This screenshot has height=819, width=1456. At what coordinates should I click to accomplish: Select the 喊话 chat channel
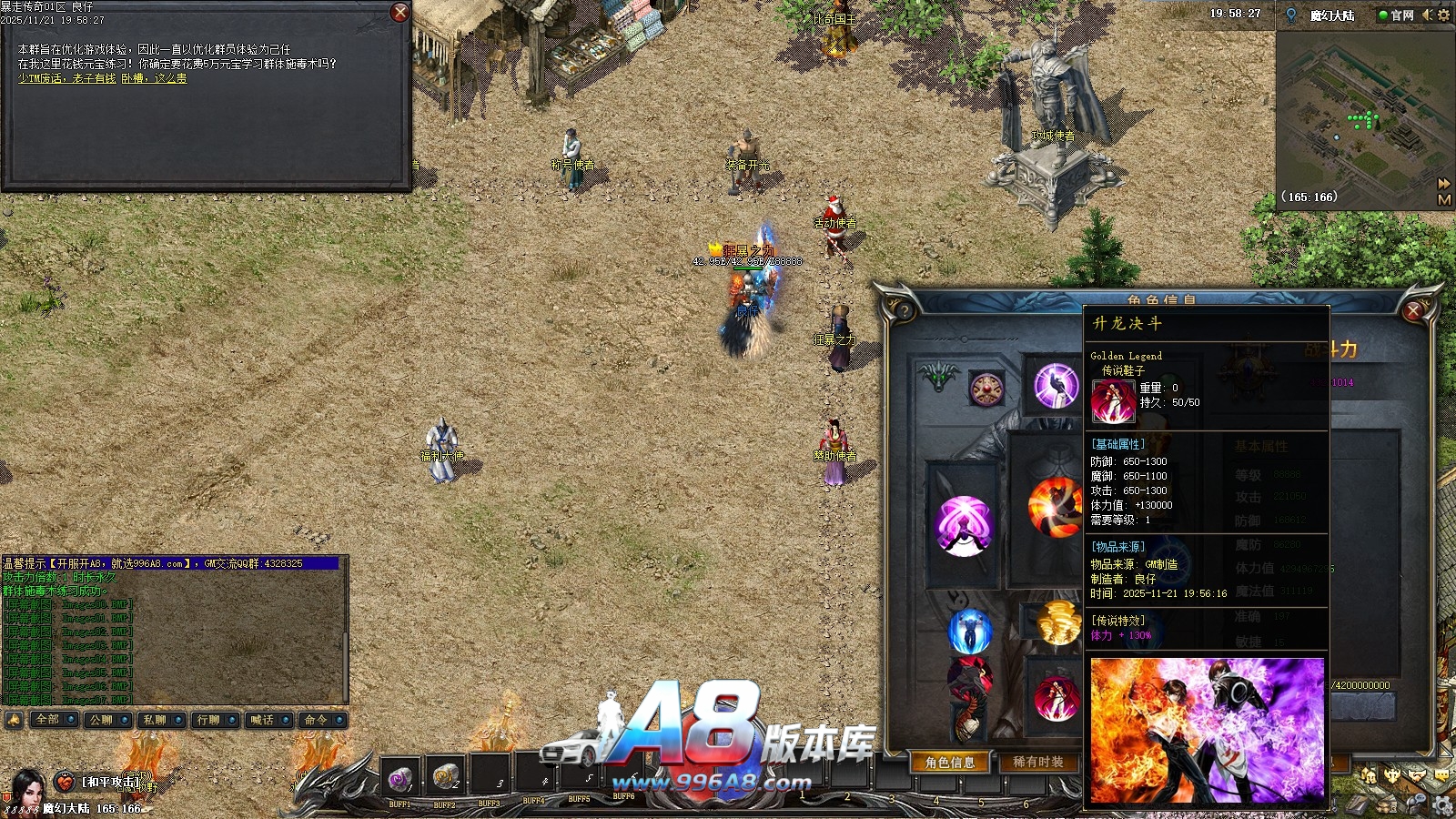point(263,720)
